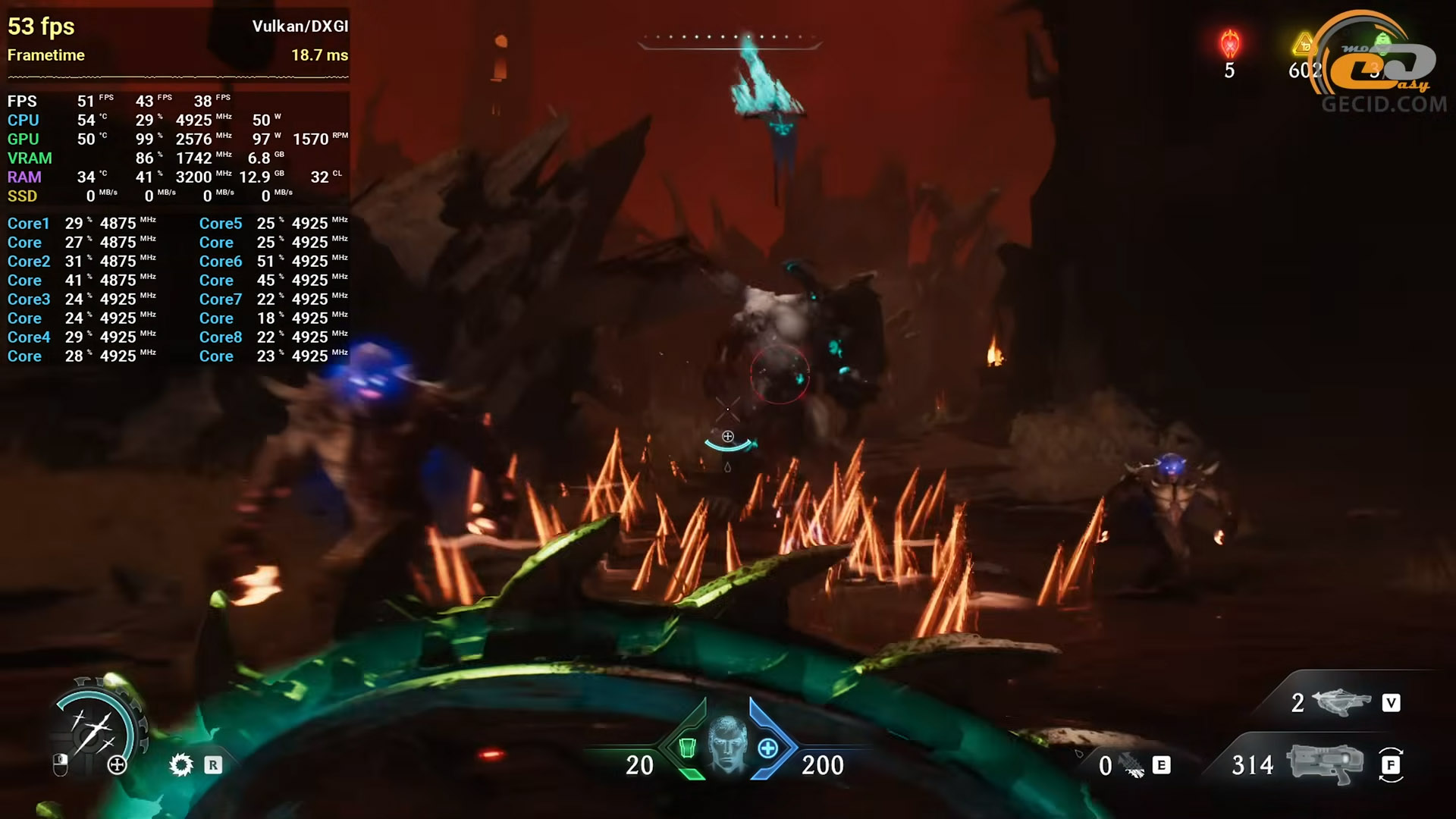The width and height of the screenshot is (1456, 819).
Task: Choose the secondary weapon icon beside 2
Action: coord(1340,702)
